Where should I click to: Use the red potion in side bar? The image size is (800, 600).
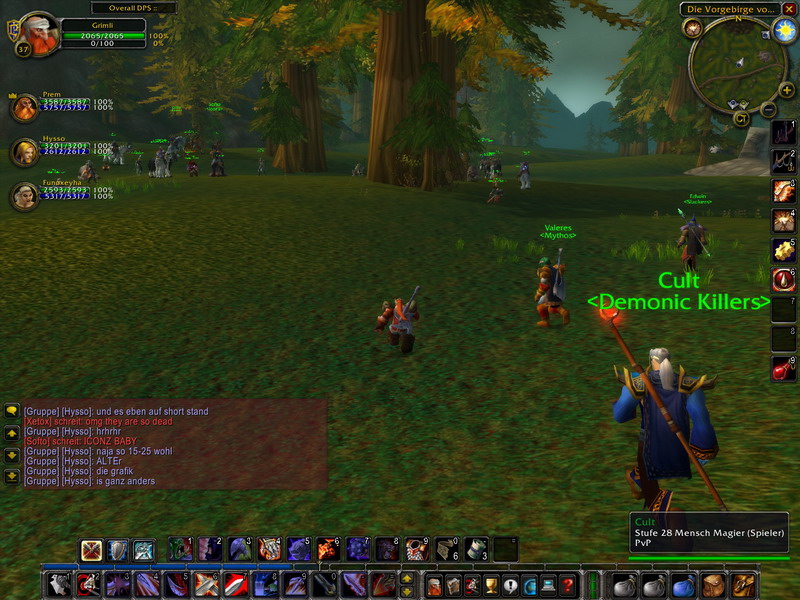point(784,369)
